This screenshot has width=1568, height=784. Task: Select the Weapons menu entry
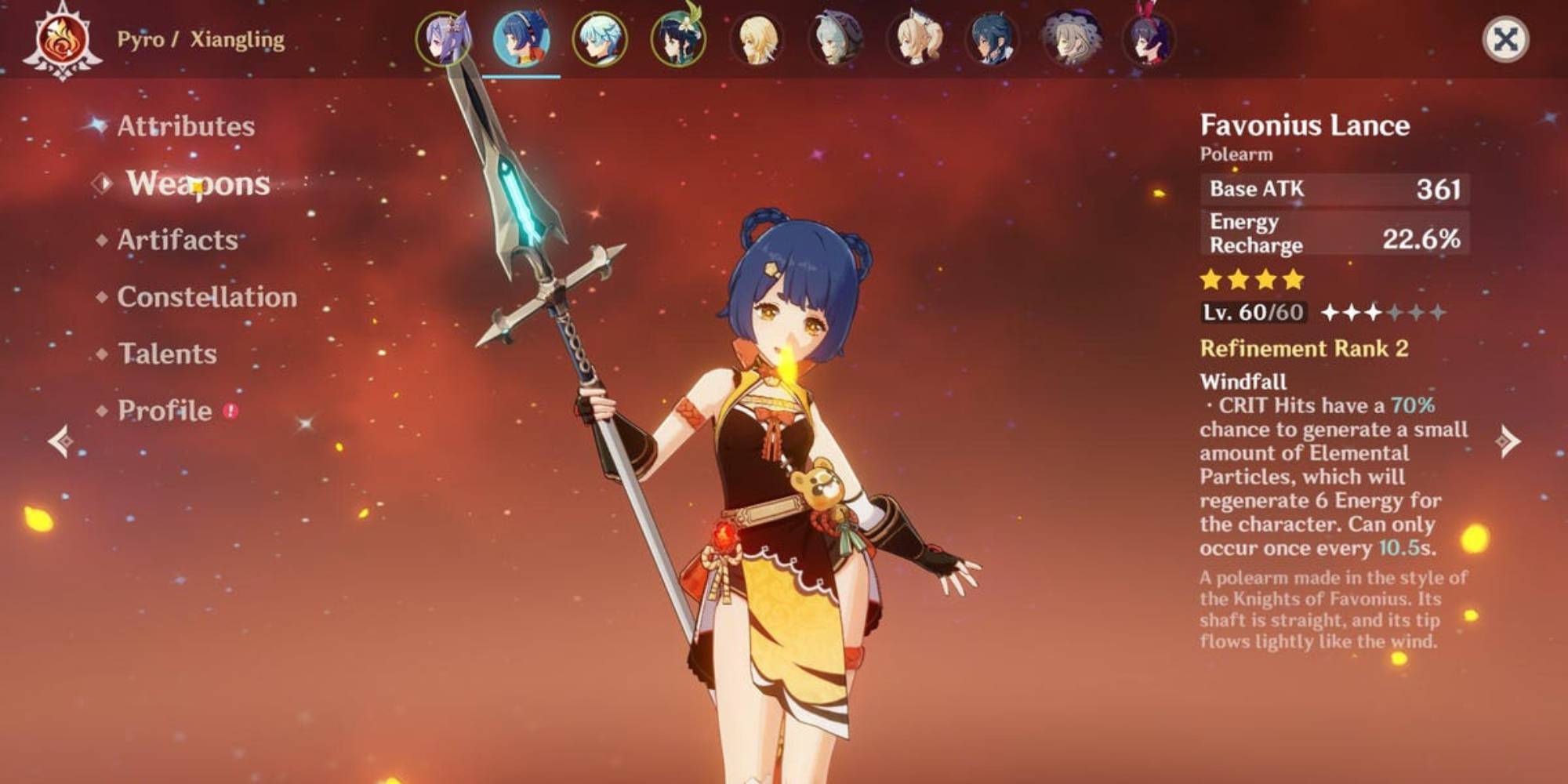click(198, 183)
